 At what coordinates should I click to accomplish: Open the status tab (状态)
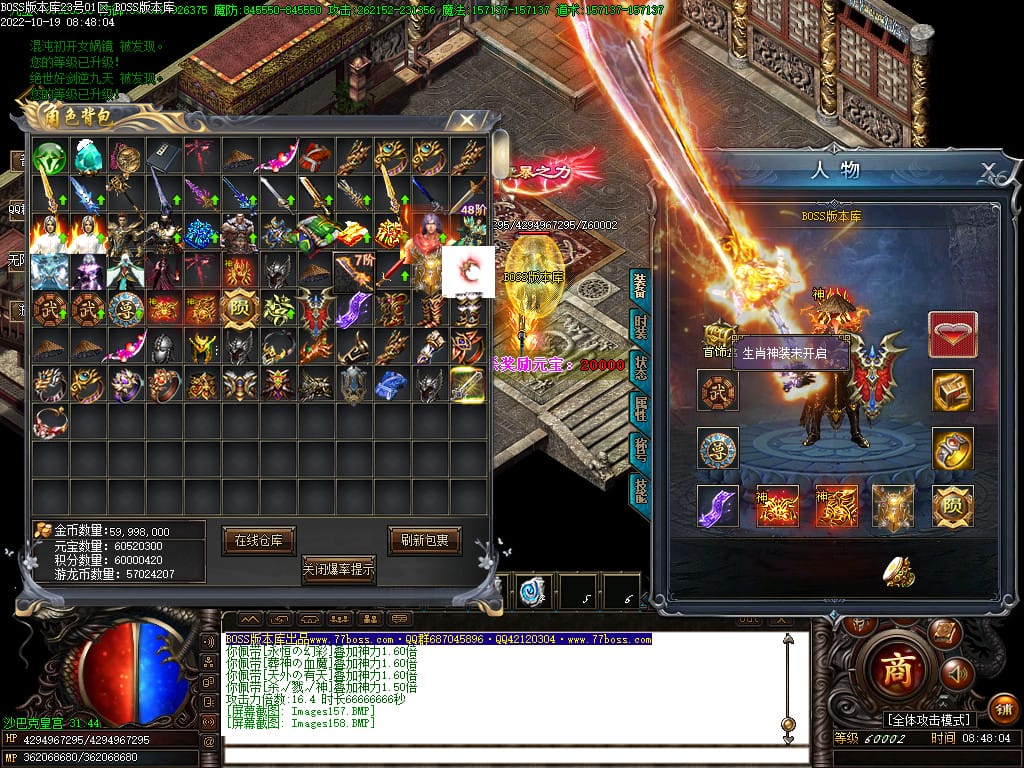point(639,365)
